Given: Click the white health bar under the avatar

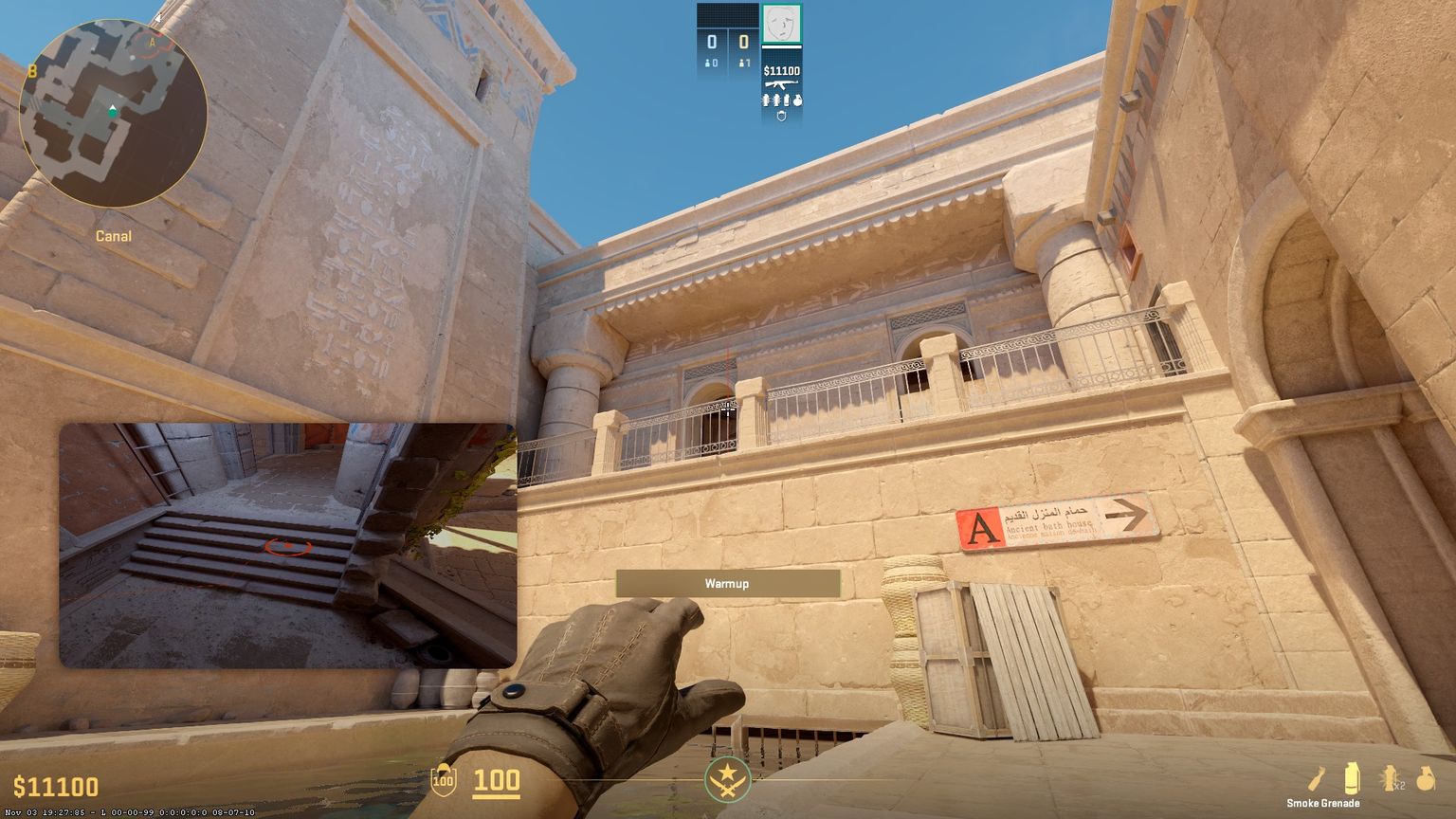Looking at the screenshot, I should [x=781, y=46].
